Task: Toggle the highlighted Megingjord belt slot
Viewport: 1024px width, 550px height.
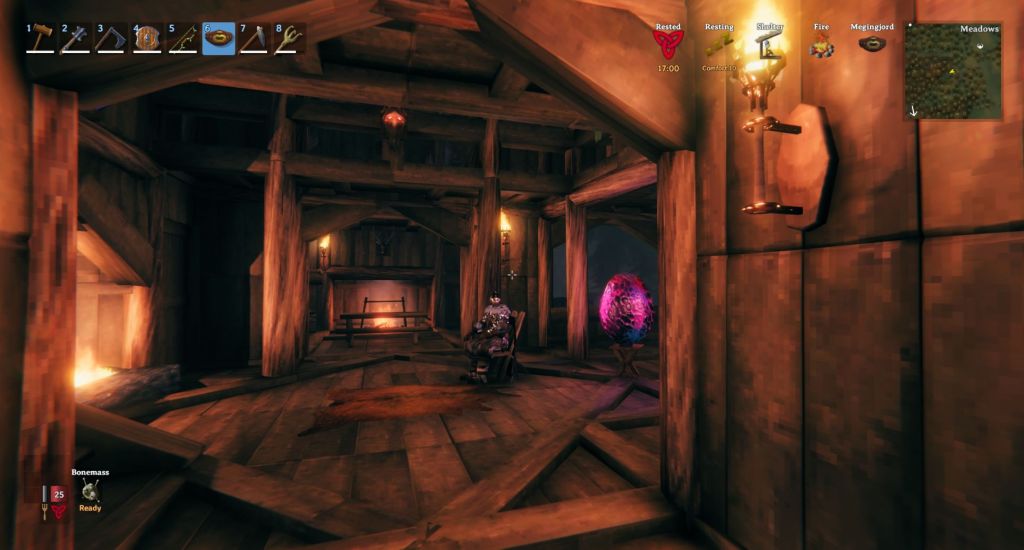Action: pyautogui.click(x=219, y=39)
